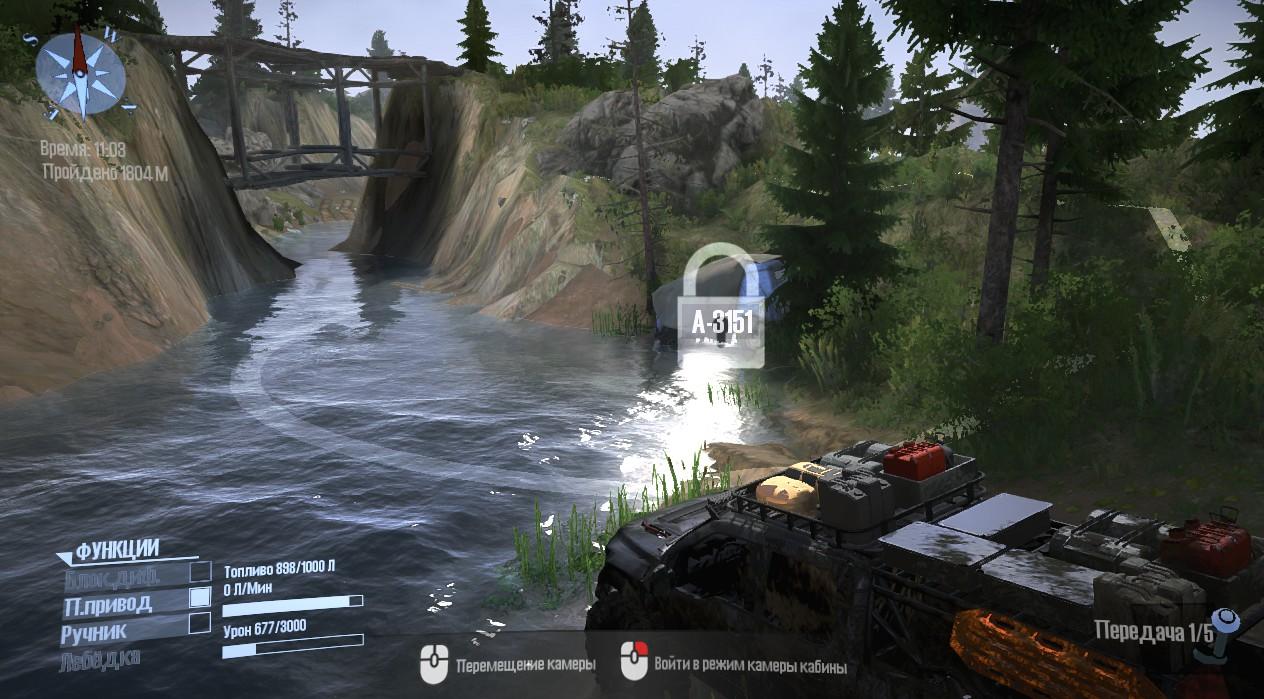Toggle the Блок.диф. differential lock checkbox

(200, 572)
